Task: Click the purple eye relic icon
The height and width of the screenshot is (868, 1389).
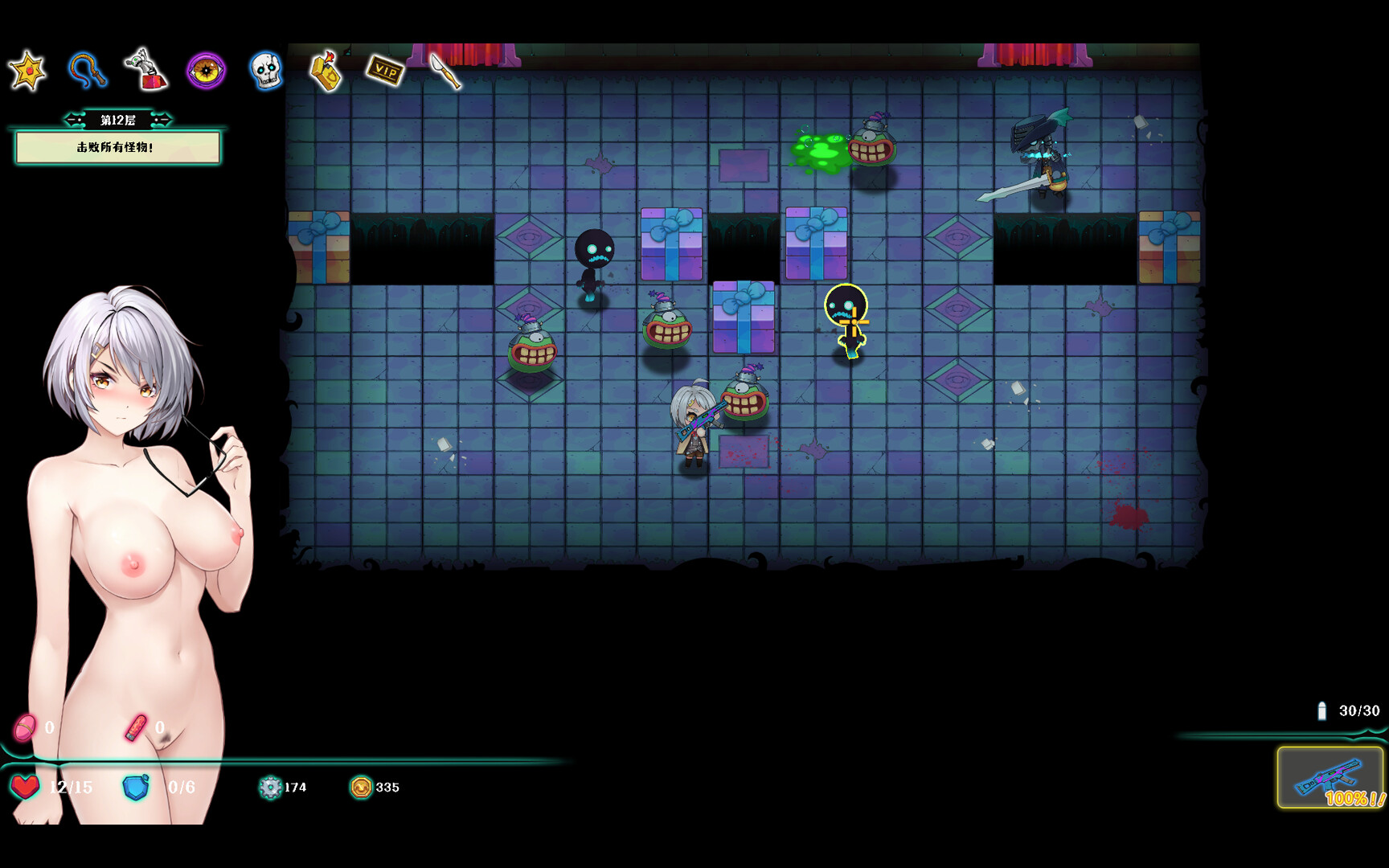Action: point(206,71)
